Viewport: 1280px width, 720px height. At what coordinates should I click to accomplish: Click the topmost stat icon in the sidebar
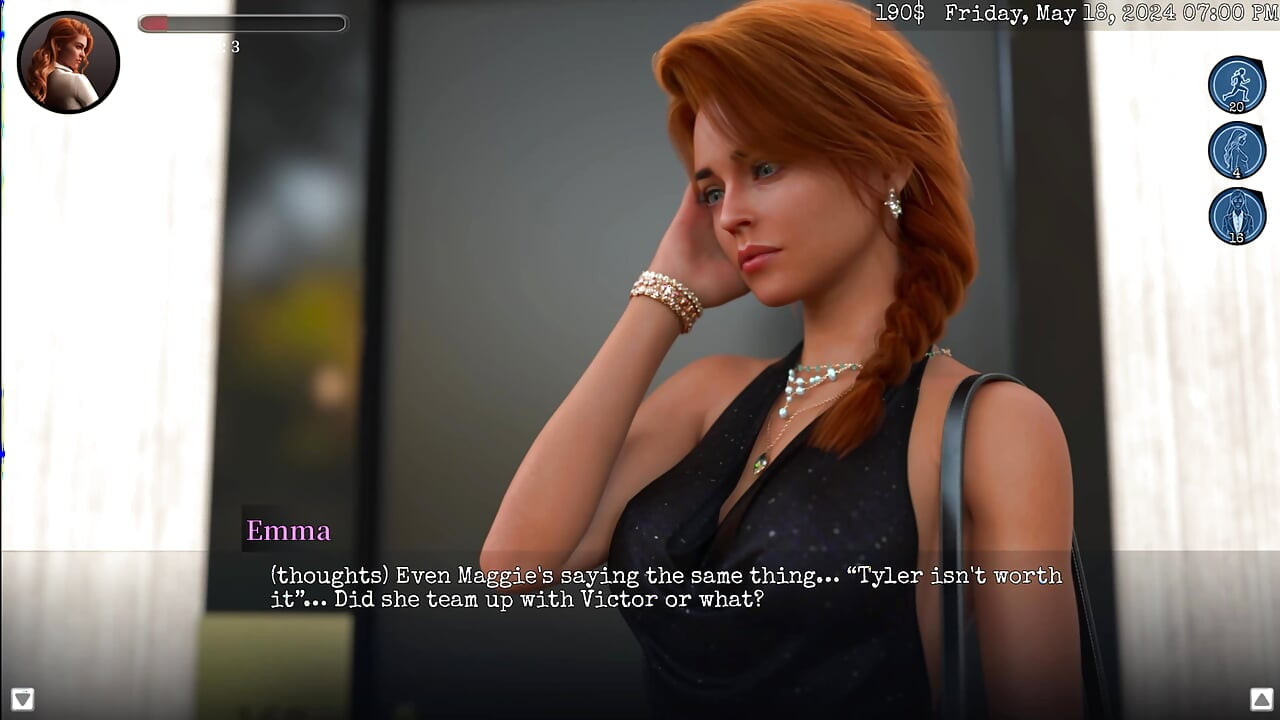click(1236, 85)
